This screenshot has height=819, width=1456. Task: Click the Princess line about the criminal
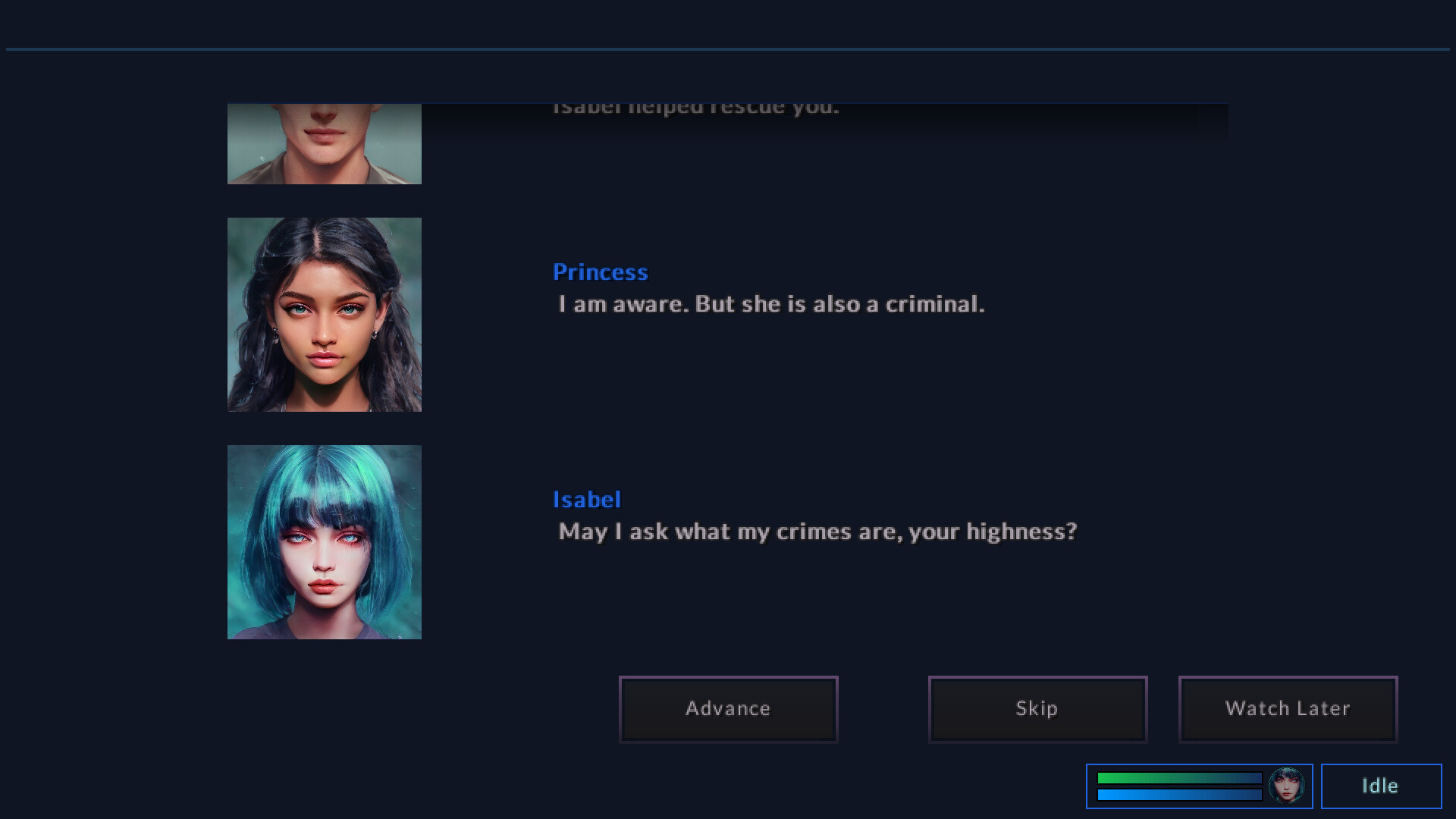pos(770,303)
